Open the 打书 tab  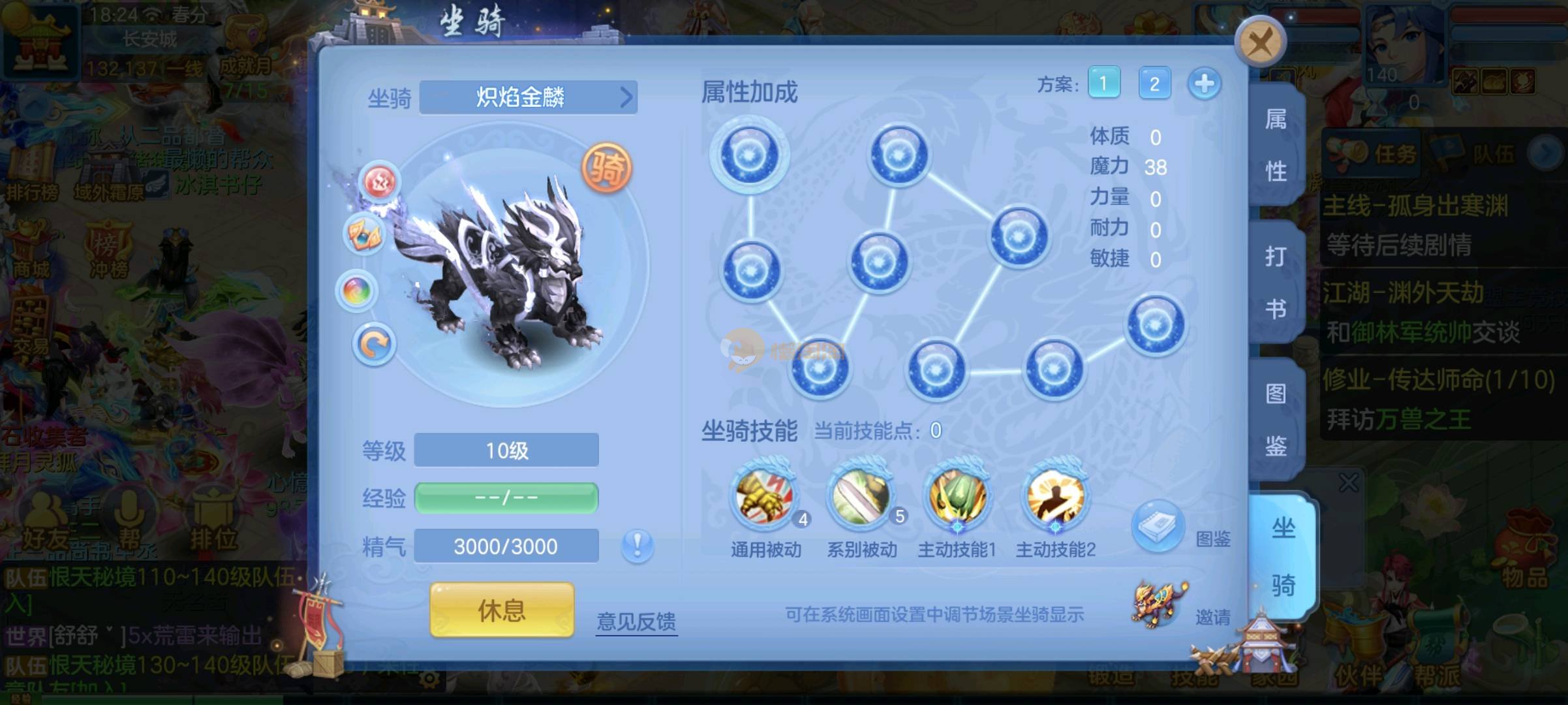[x=1276, y=282]
